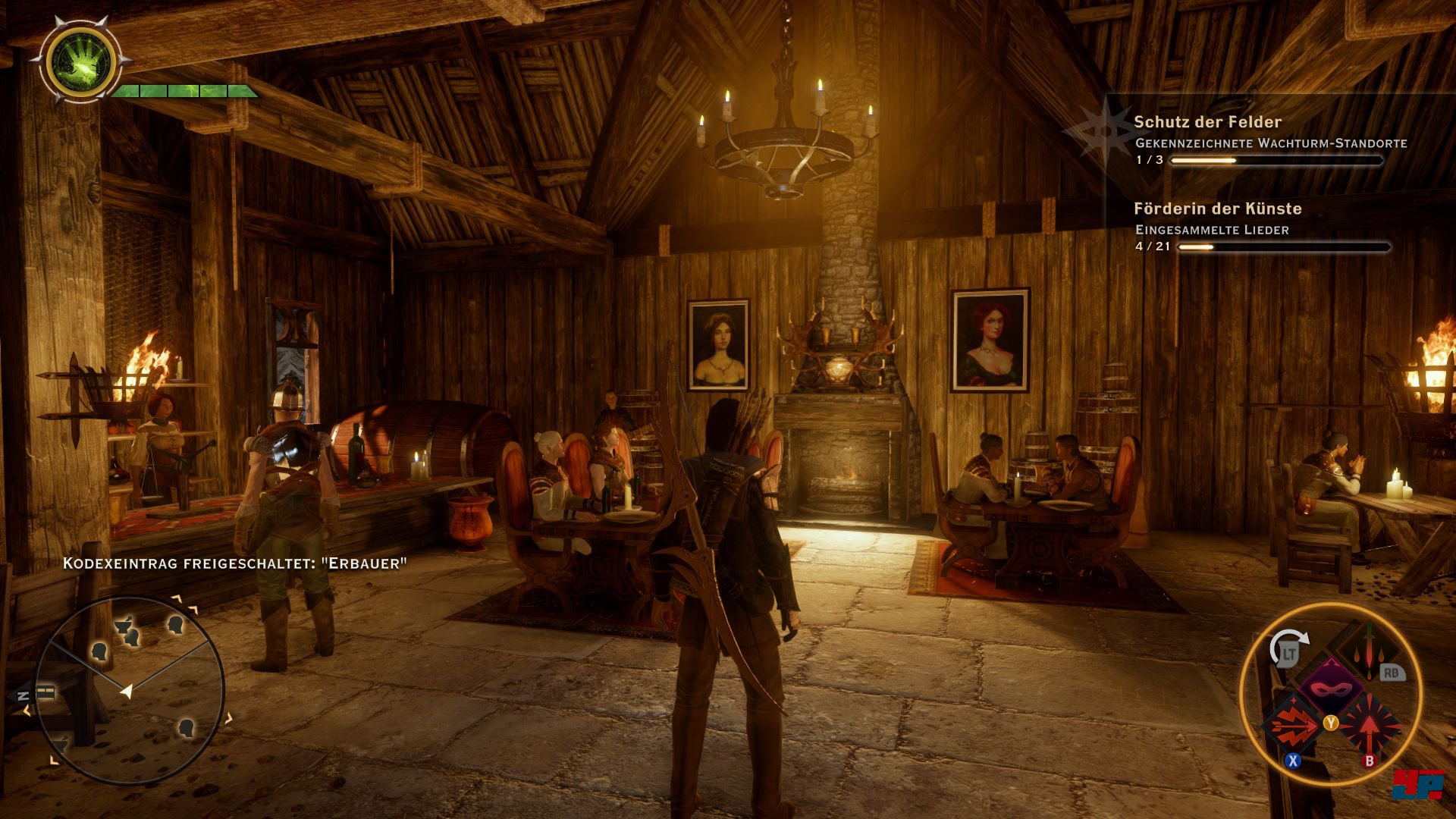Open the Förderin der Künste quest entry
Image resolution: width=1456 pixels, height=819 pixels.
pos(1217,209)
